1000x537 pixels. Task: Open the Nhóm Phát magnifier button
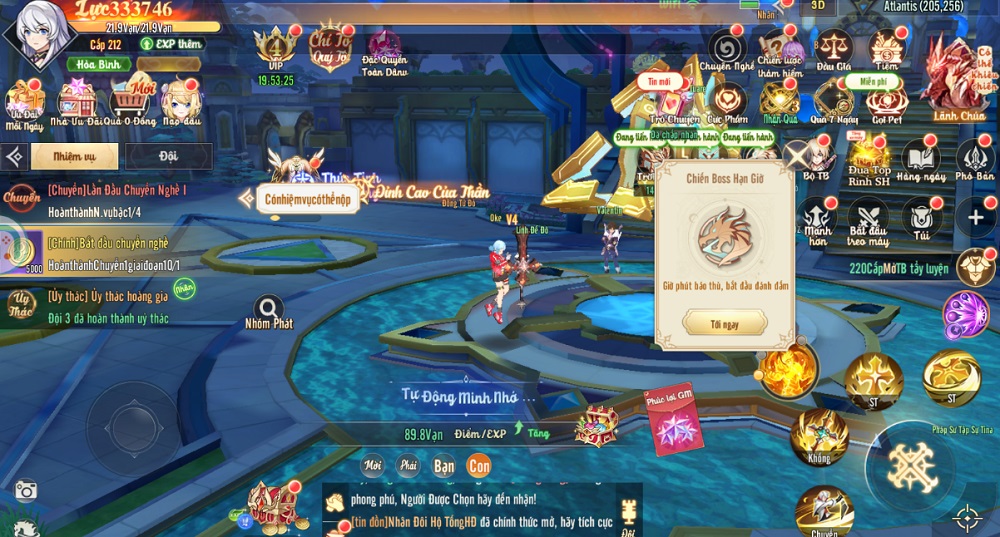[268, 310]
